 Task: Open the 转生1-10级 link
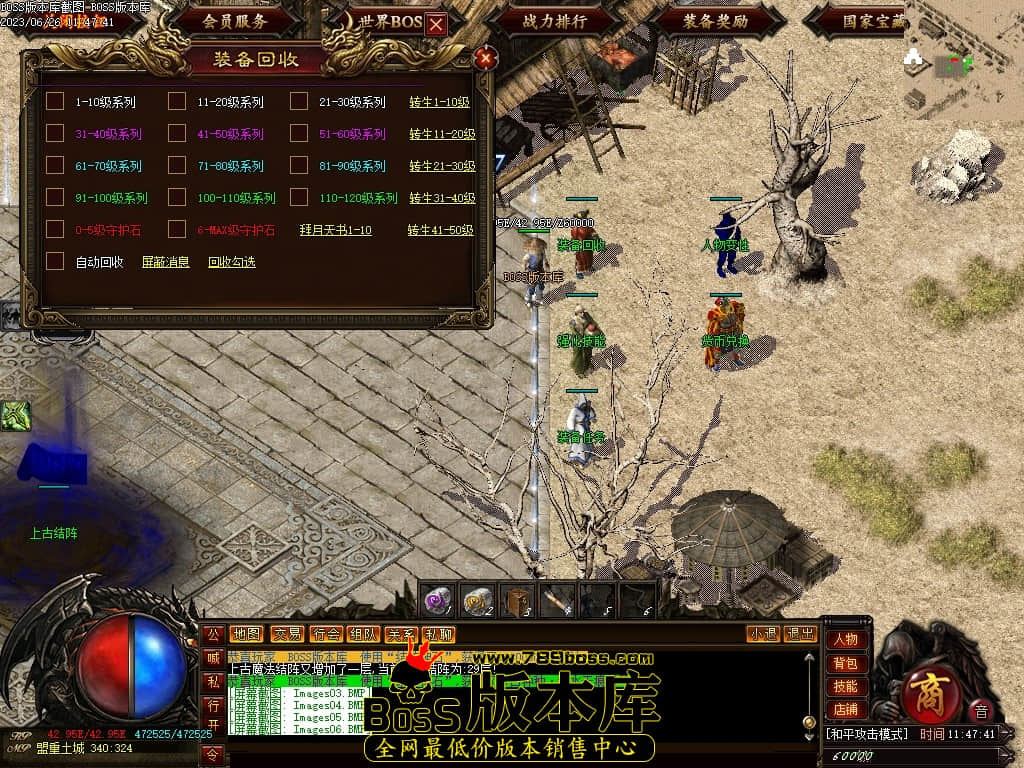pos(439,102)
